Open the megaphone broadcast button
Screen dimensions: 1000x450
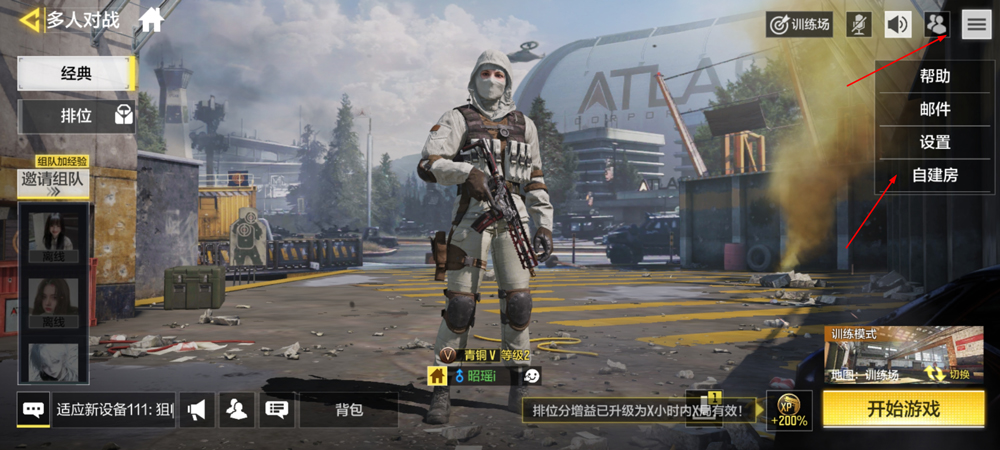point(197,409)
